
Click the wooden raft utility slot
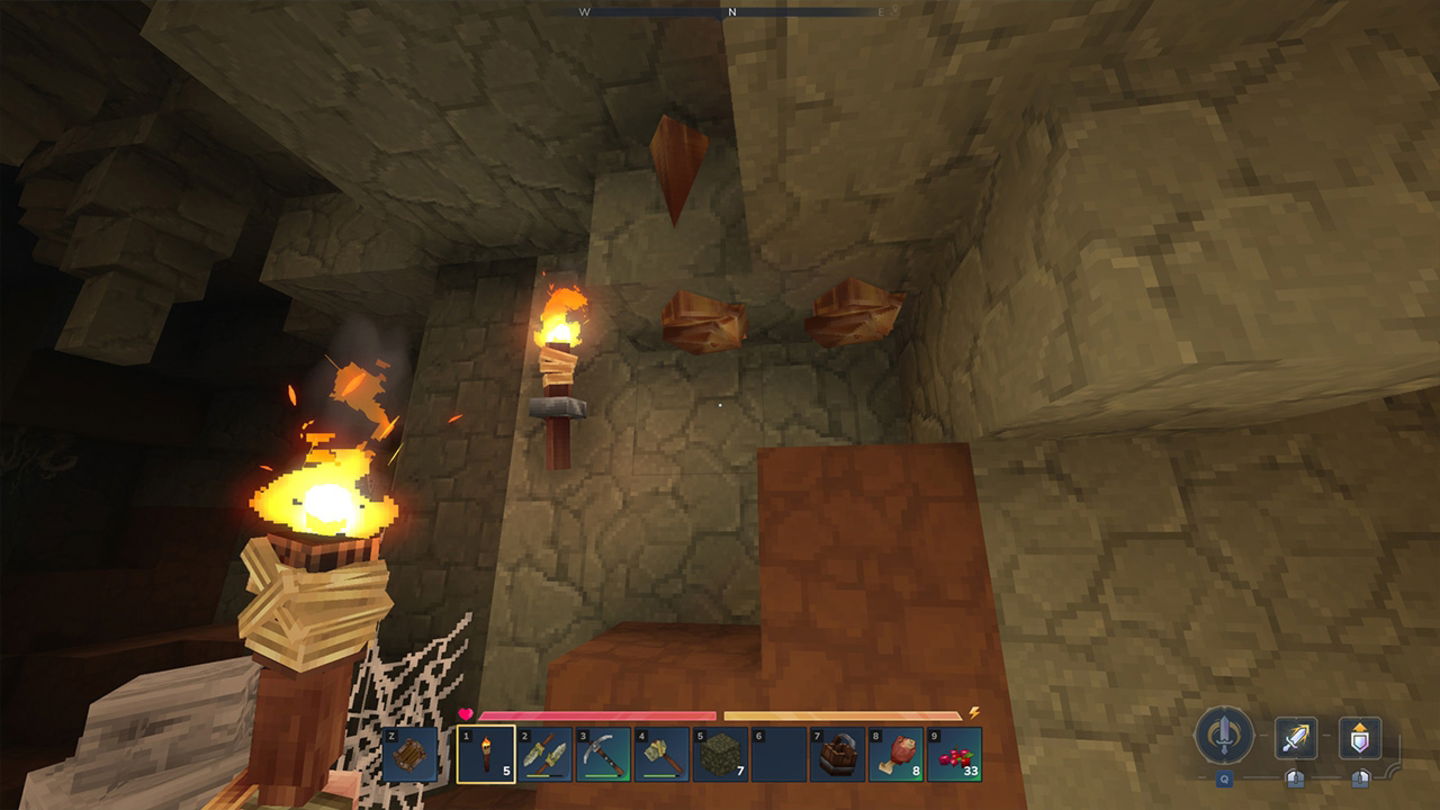[x=410, y=755]
